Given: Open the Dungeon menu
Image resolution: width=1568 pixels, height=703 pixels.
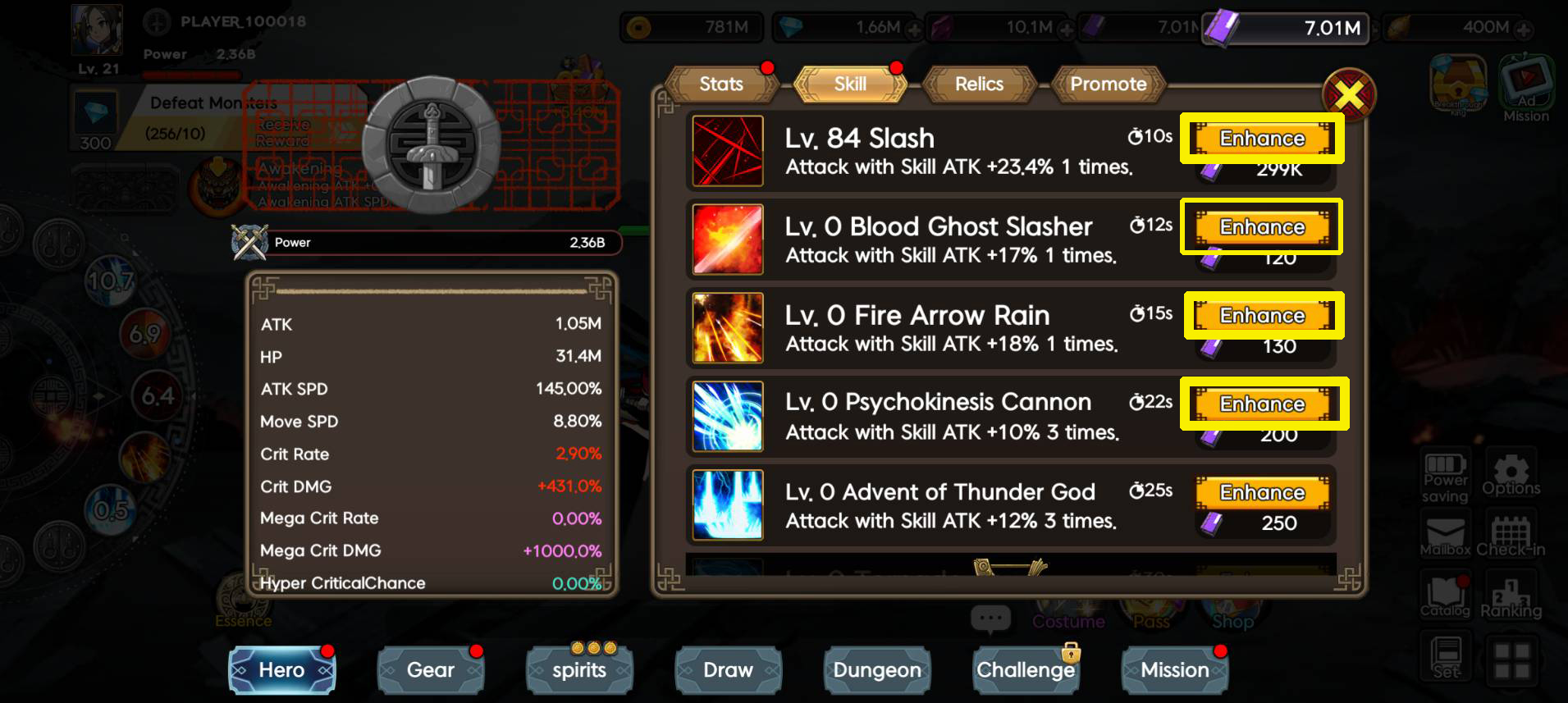Looking at the screenshot, I should click(x=876, y=670).
